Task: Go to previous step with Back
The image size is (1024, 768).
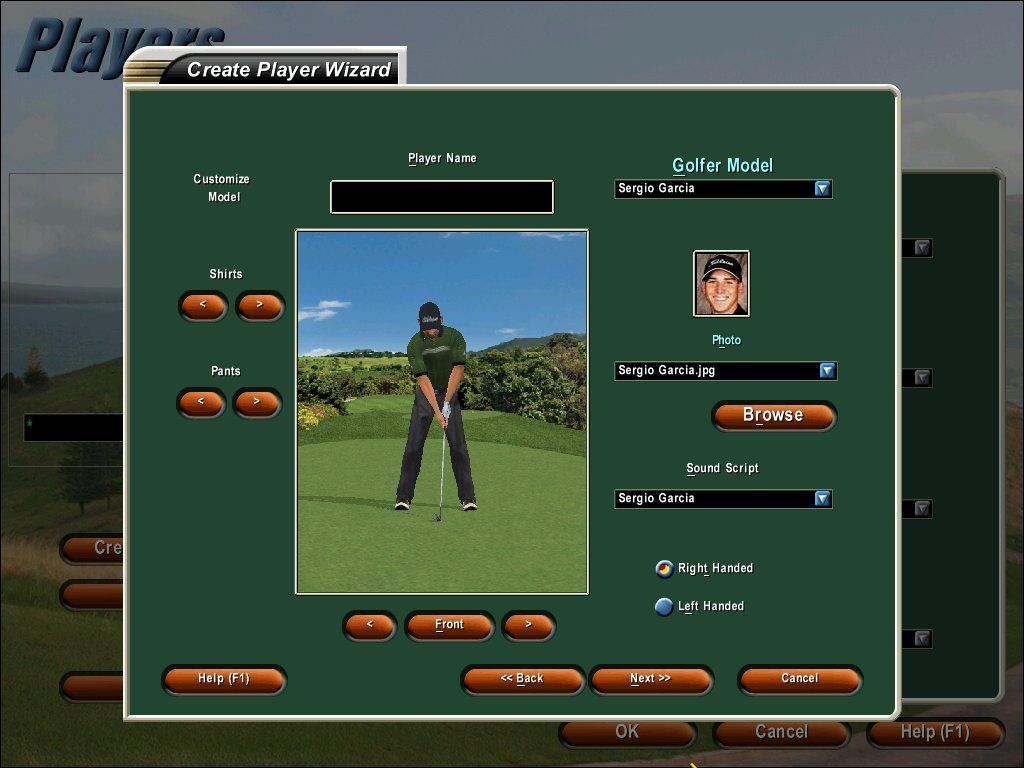Action: coord(522,679)
